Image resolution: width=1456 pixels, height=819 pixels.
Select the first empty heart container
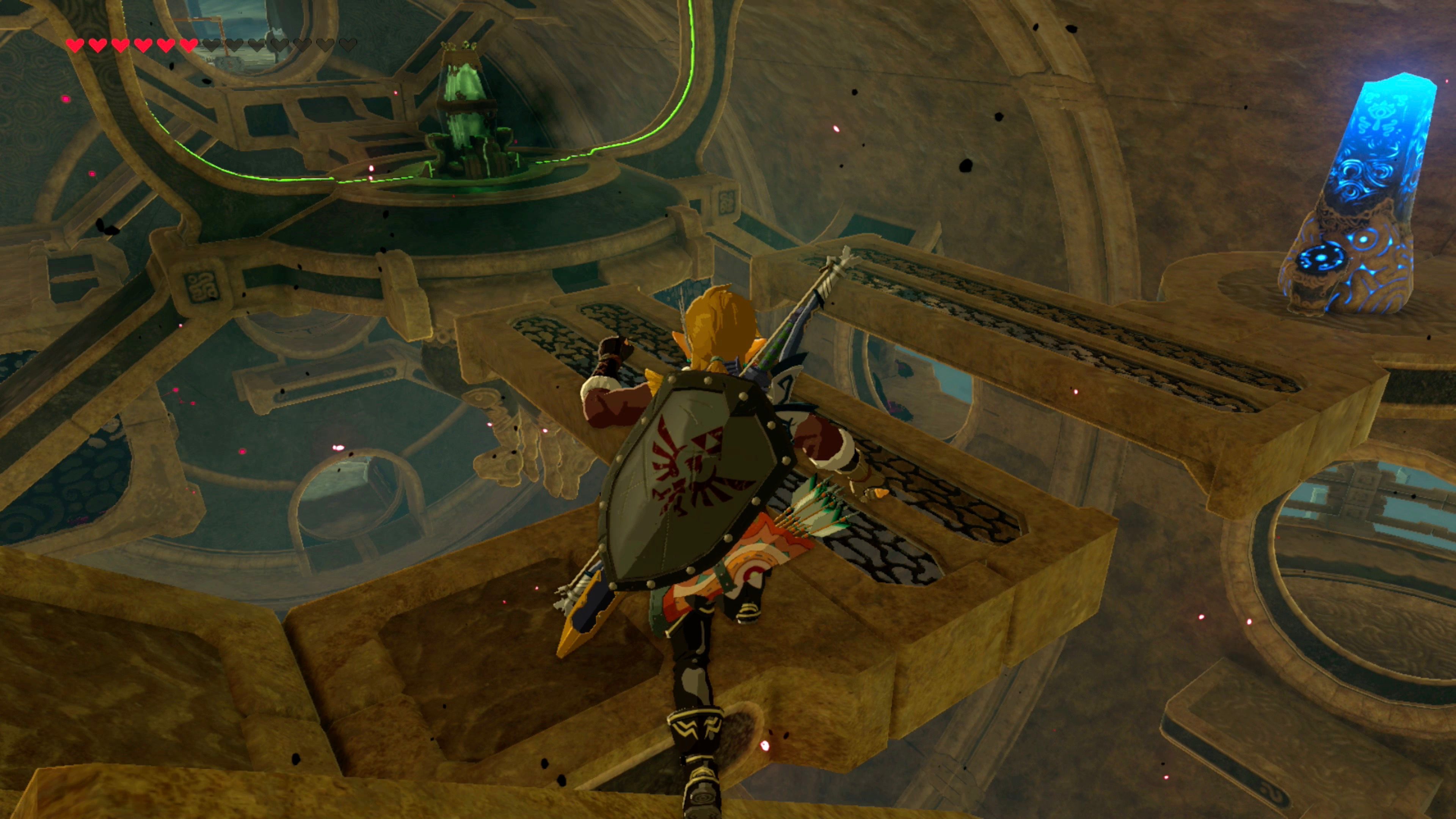pos(212,45)
